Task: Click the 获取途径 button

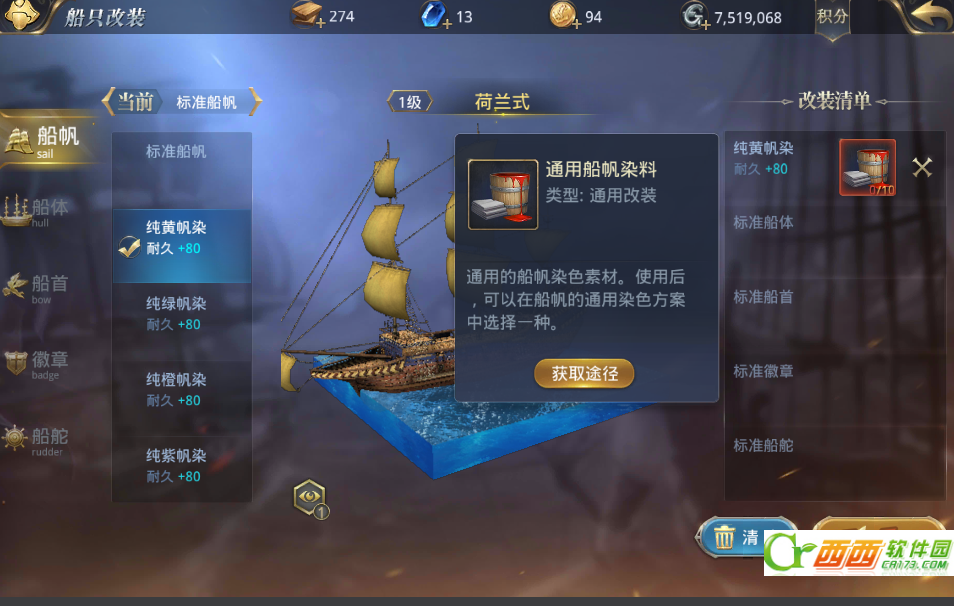Action: click(585, 374)
